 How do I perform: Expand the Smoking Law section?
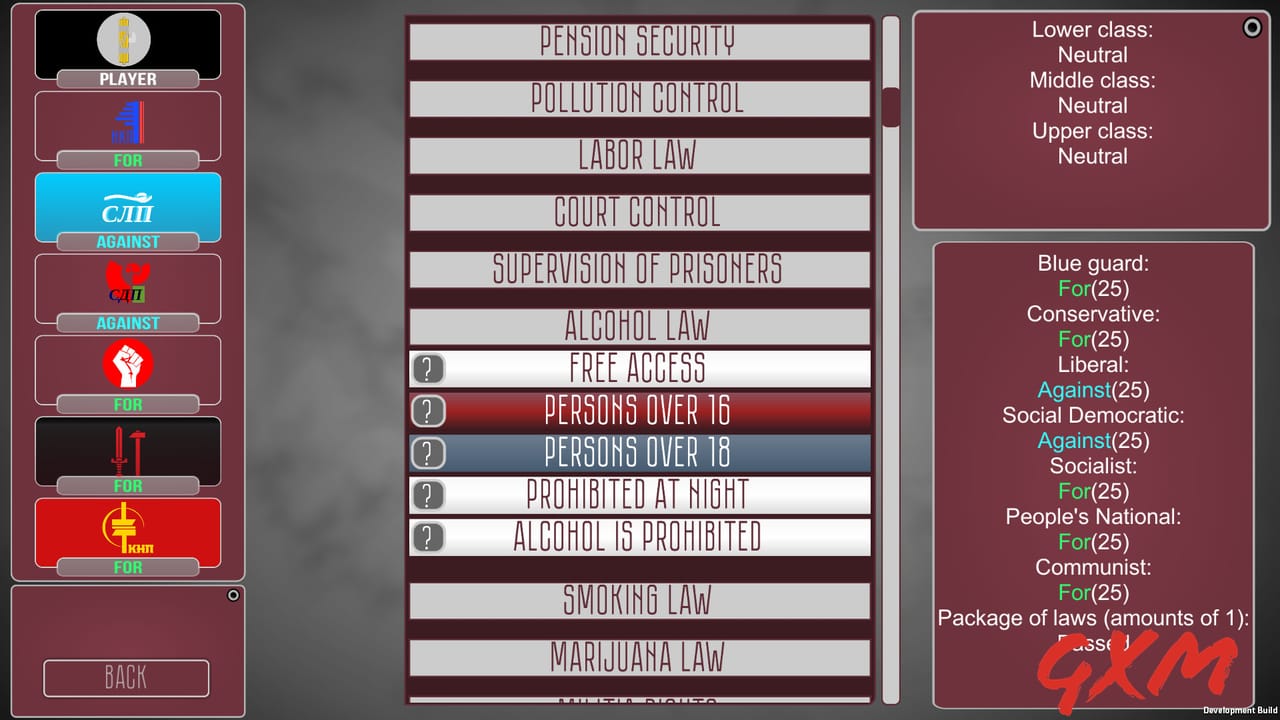click(640, 600)
